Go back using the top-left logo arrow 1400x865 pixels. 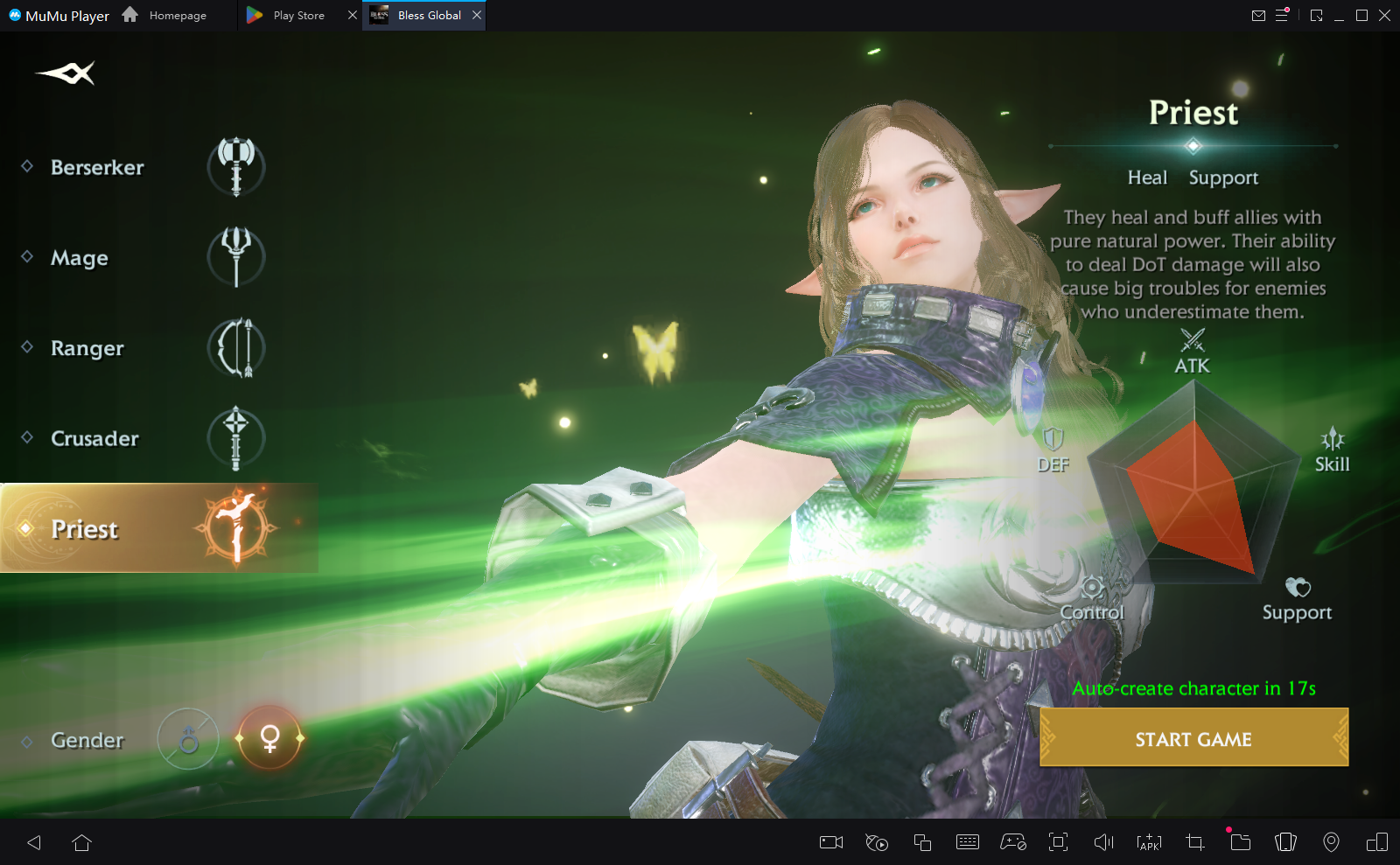(66, 73)
